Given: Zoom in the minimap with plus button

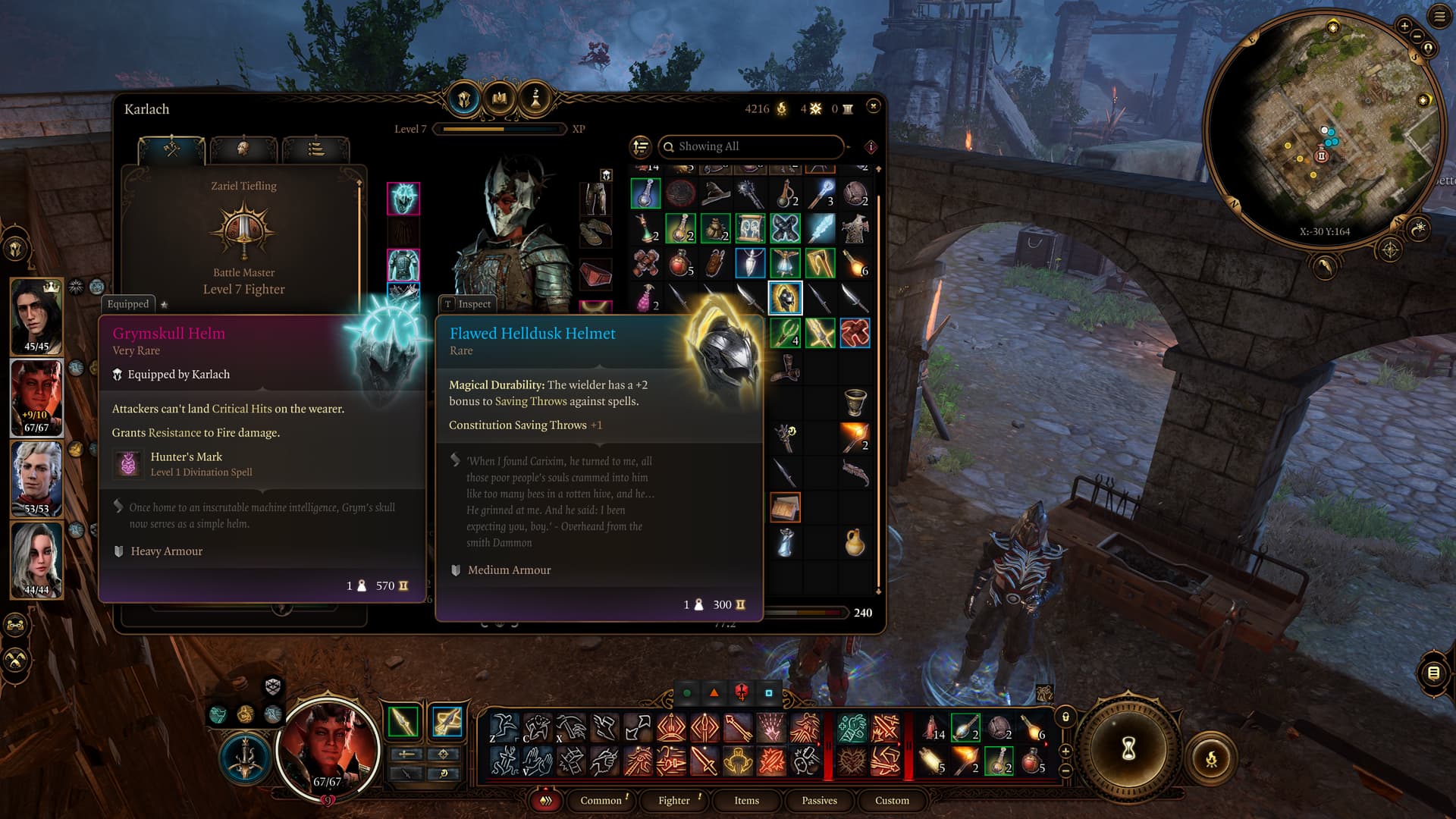Looking at the screenshot, I should click(1404, 26).
